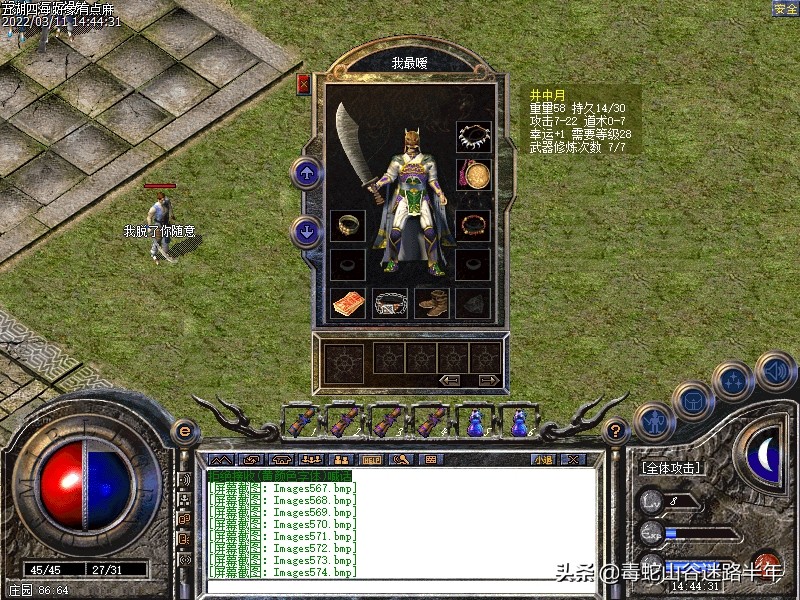Select the fang necklace equipment slot

[473, 135]
